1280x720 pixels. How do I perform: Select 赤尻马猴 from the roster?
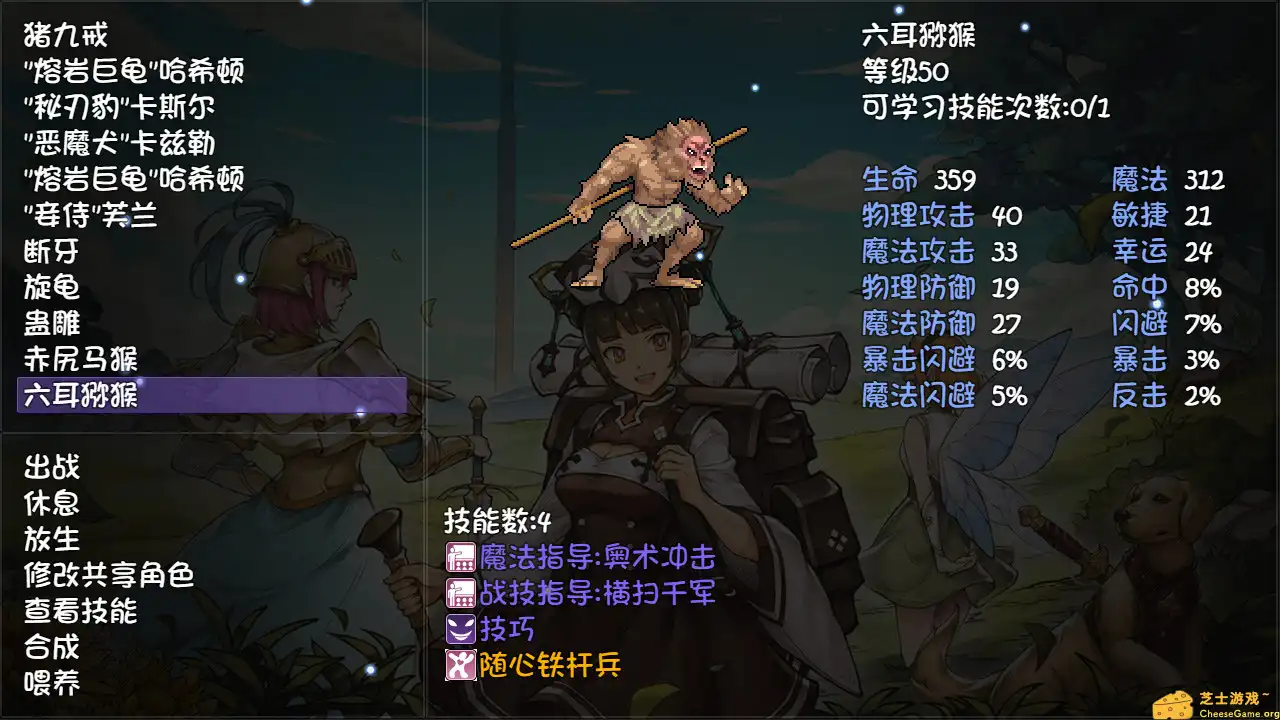click(x=83, y=359)
